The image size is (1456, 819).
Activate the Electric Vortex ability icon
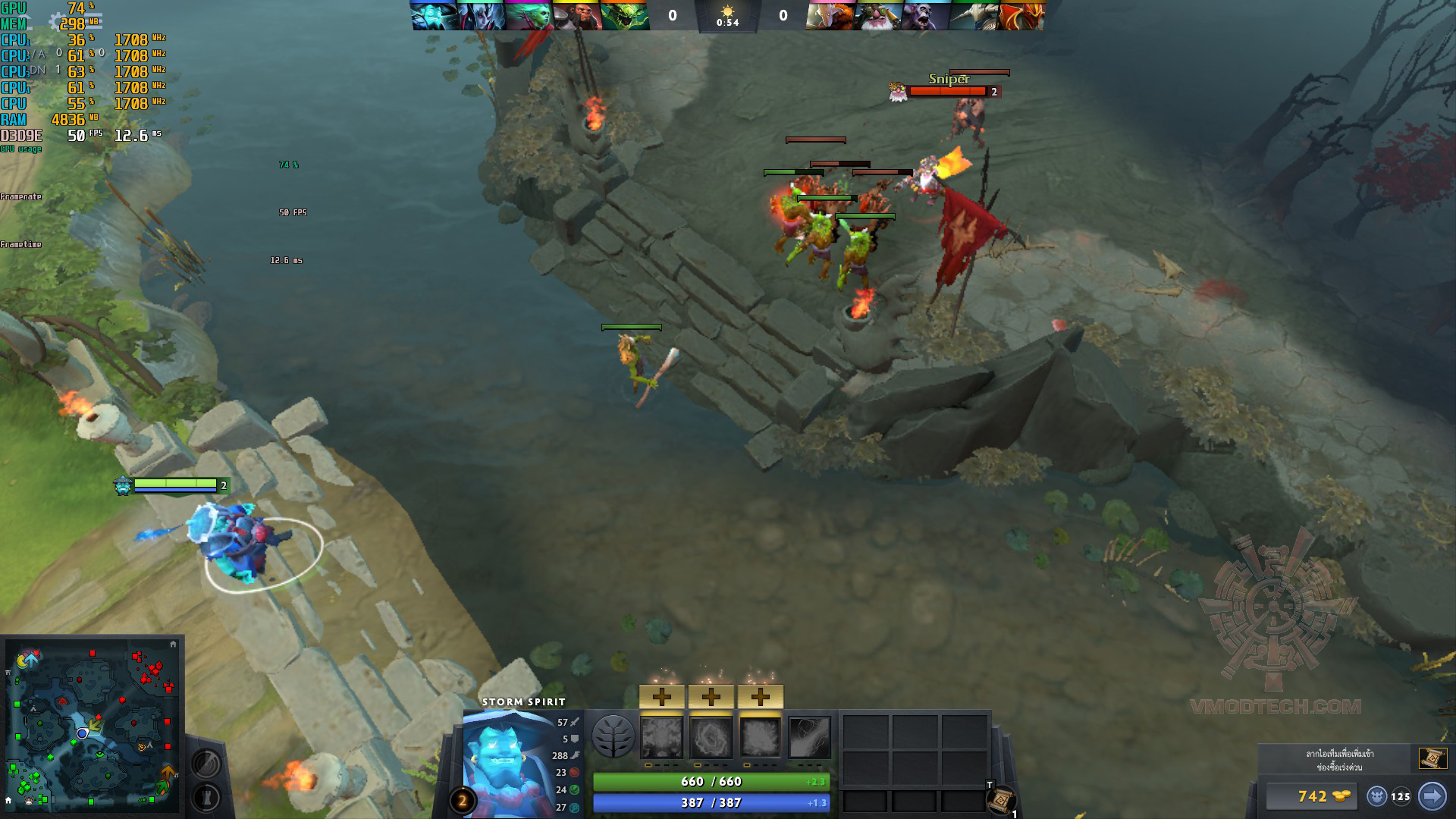[x=711, y=737]
